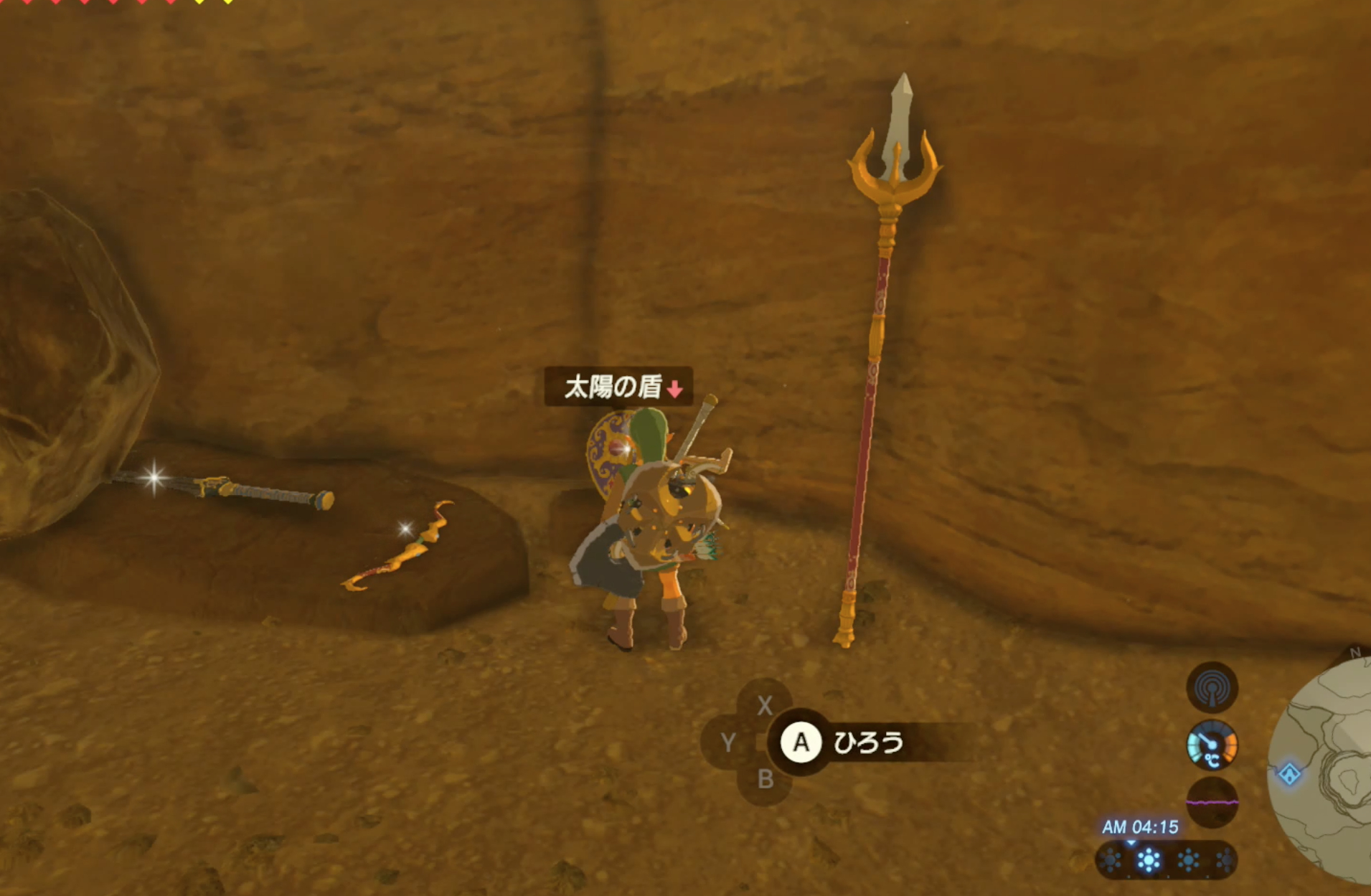Tap the glowing shrine icon on the minimap
The width and height of the screenshot is (1371, 896).
[x=1289, y=773]
